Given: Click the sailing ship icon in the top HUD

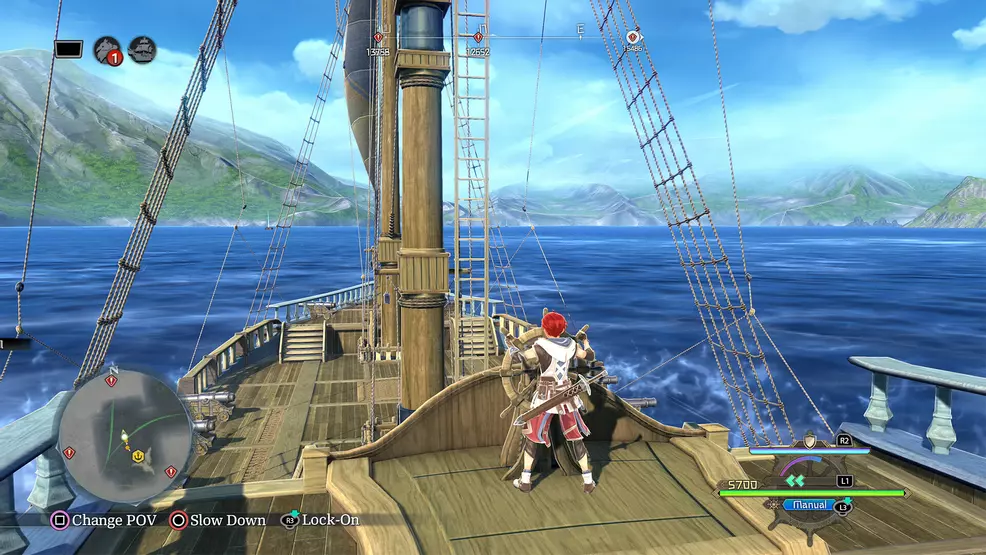Looking at the screenshot, I should click(142, 50).
